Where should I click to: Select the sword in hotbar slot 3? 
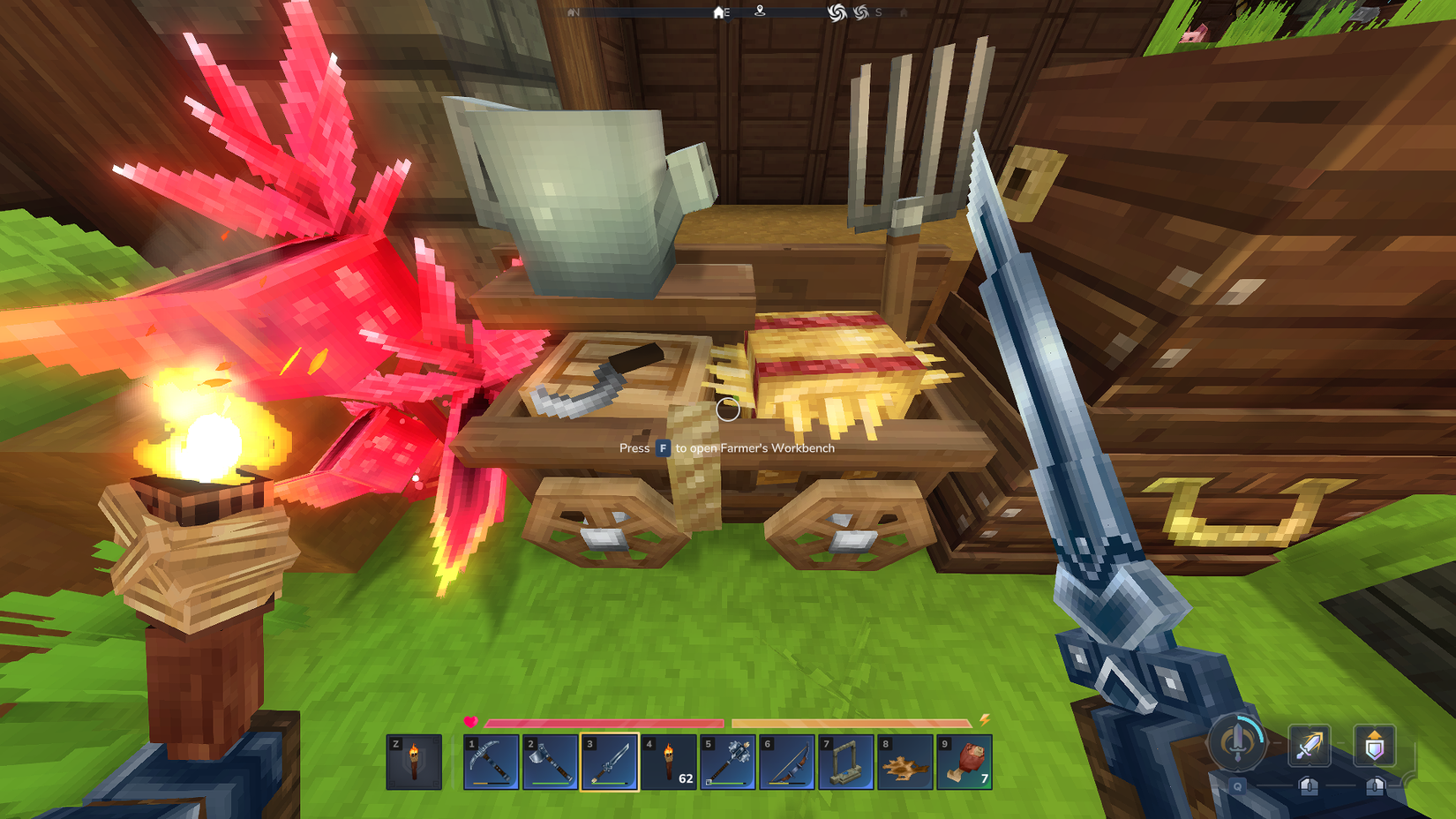click(x=611, y=763)
